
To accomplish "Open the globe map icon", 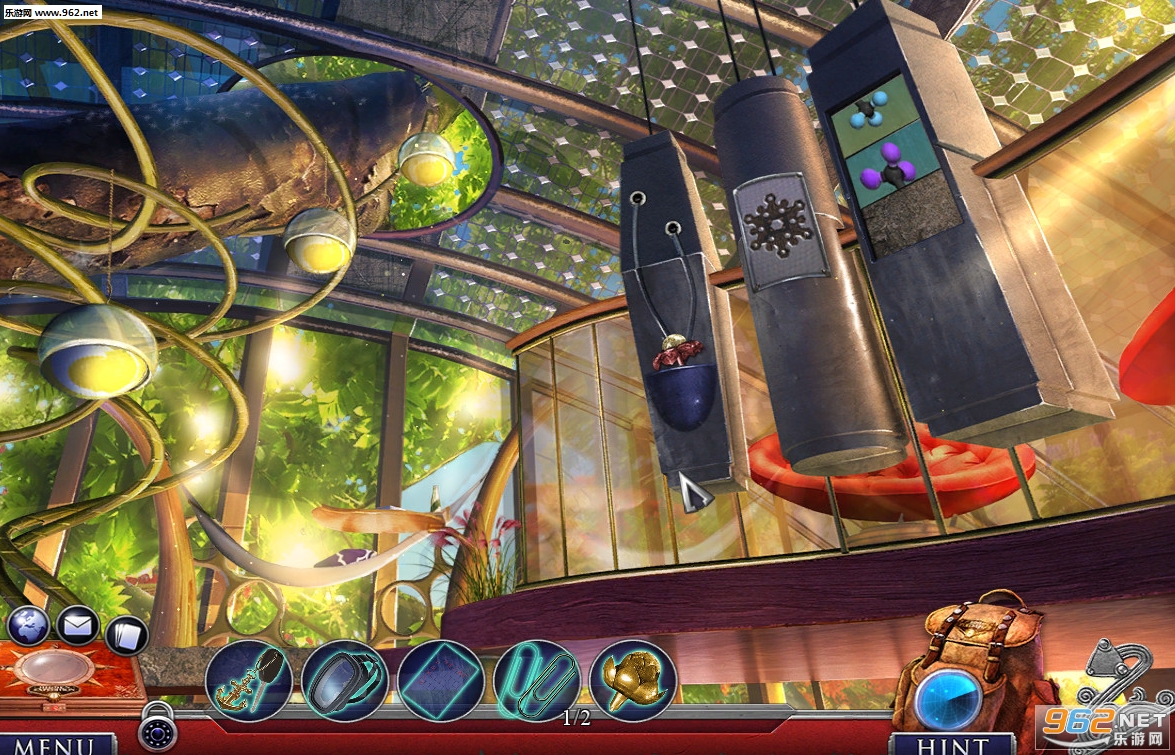I will pyautogui.click(x=29, y=627).
